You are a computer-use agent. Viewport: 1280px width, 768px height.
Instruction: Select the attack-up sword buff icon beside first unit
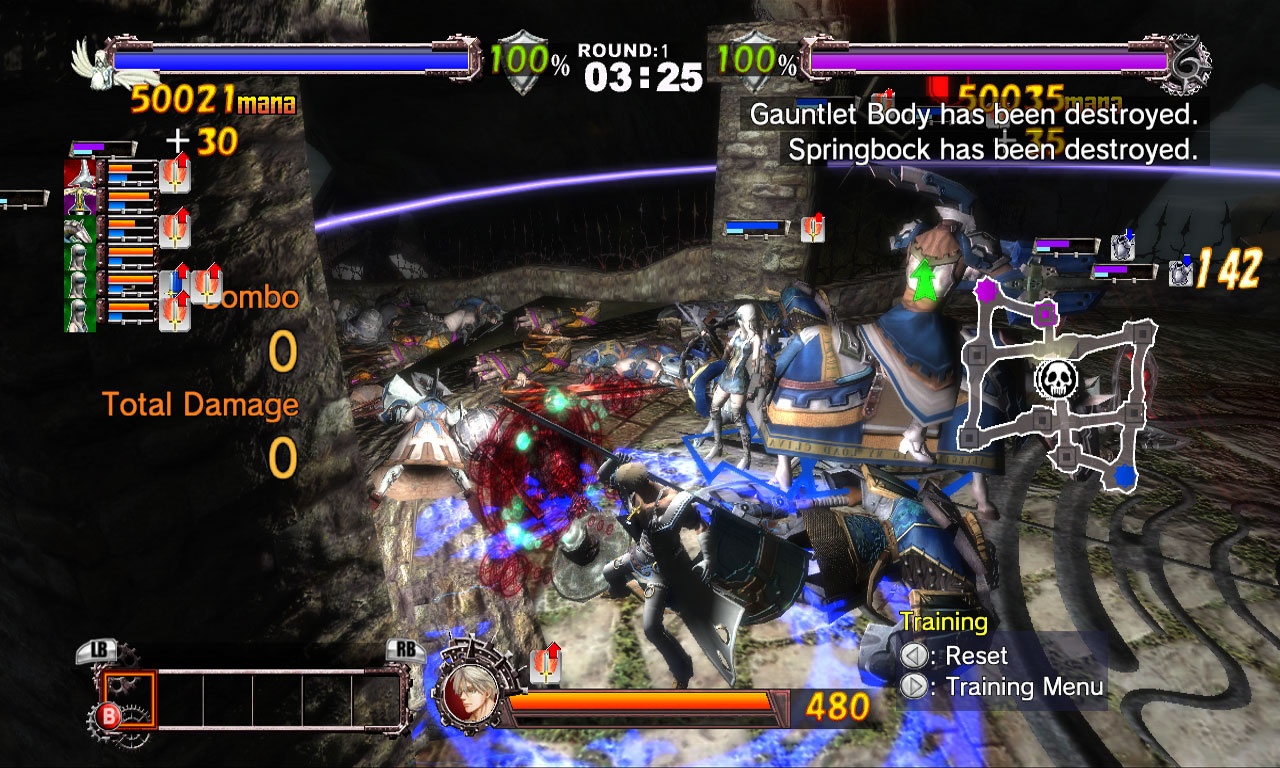175,176
